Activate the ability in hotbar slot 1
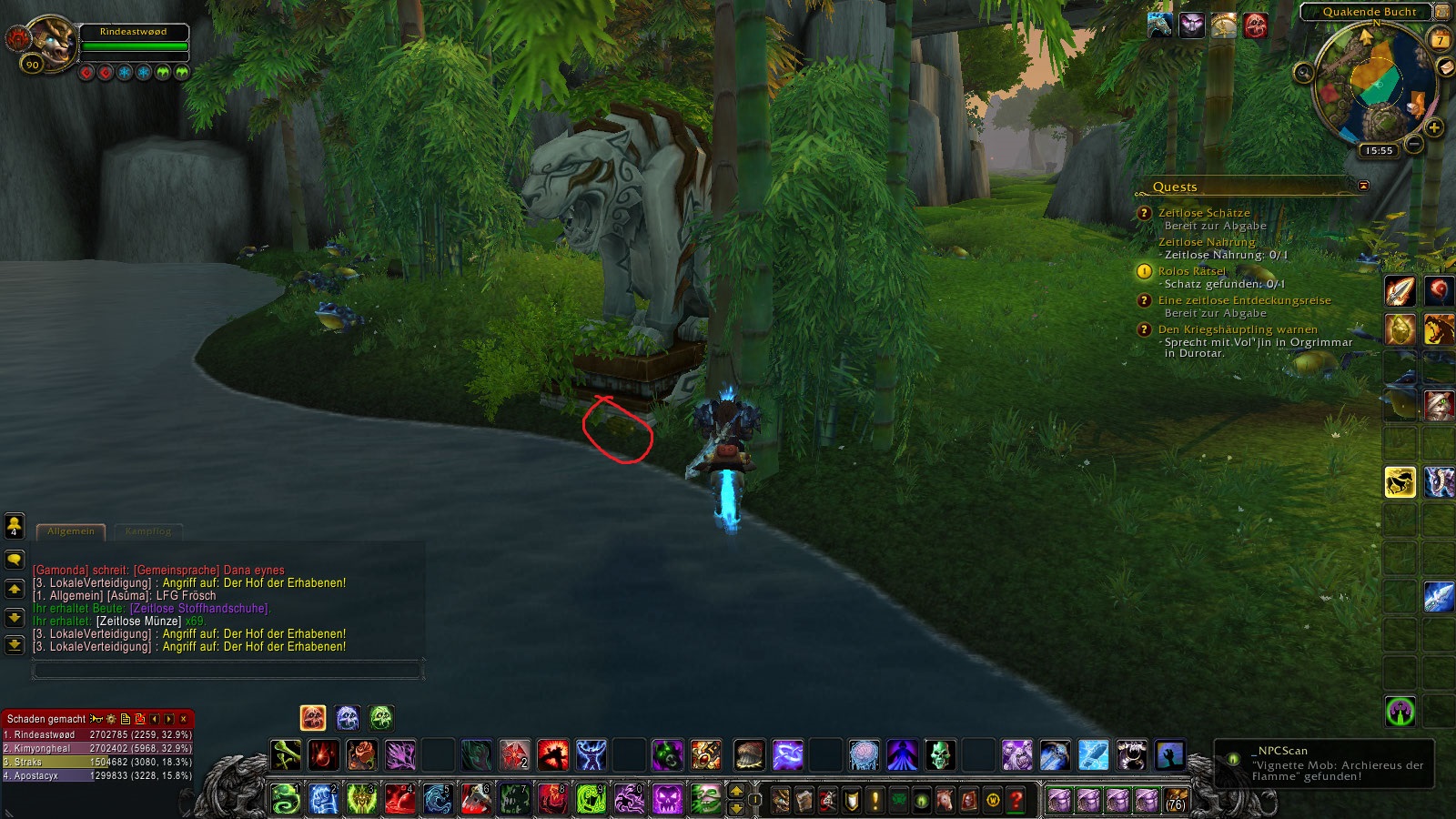 click(x=286, y=799)
